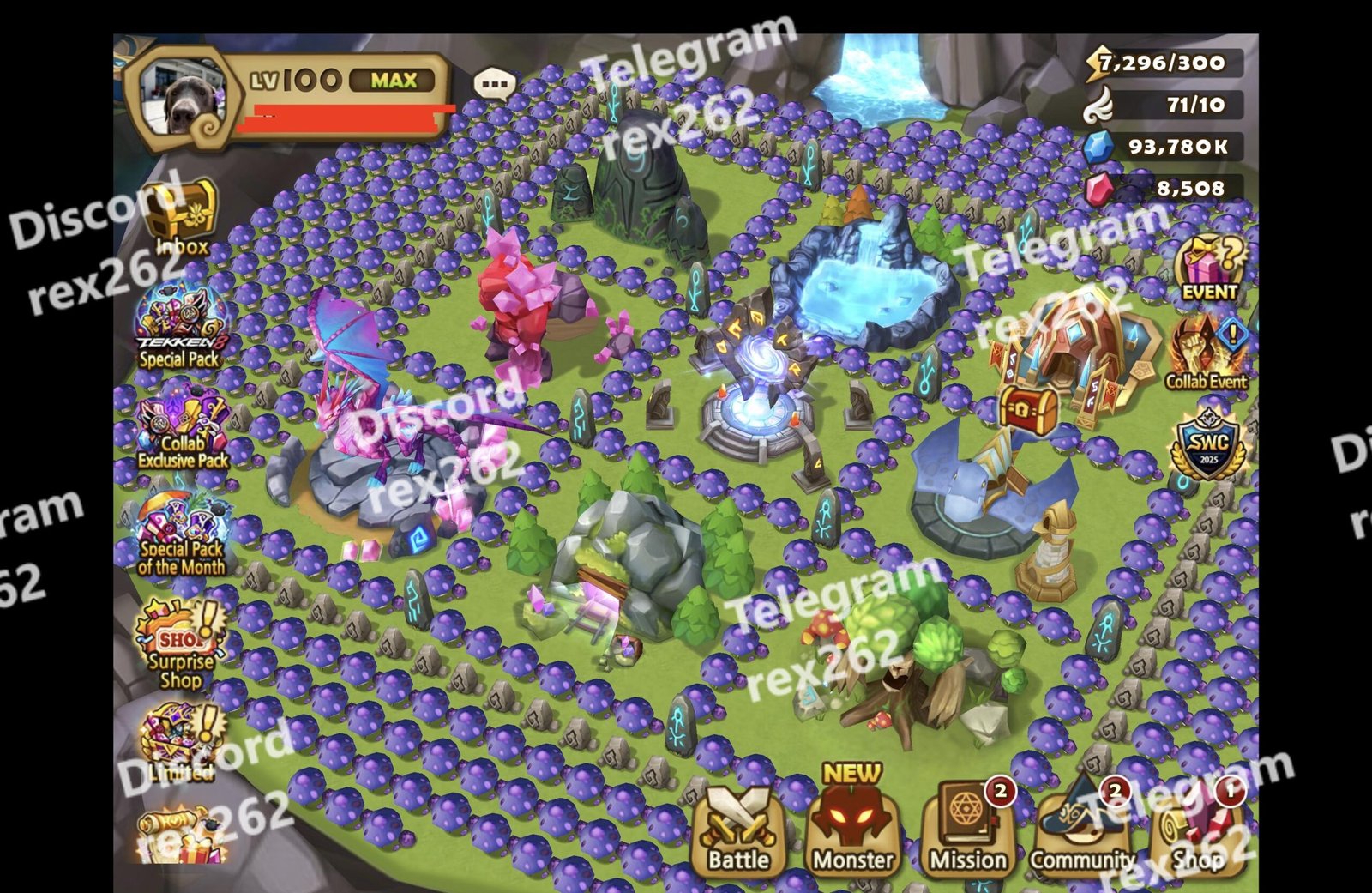1372x893 pixels.
Task: Open the SWC 2025 badge
Action: [x=1208, y=446]
